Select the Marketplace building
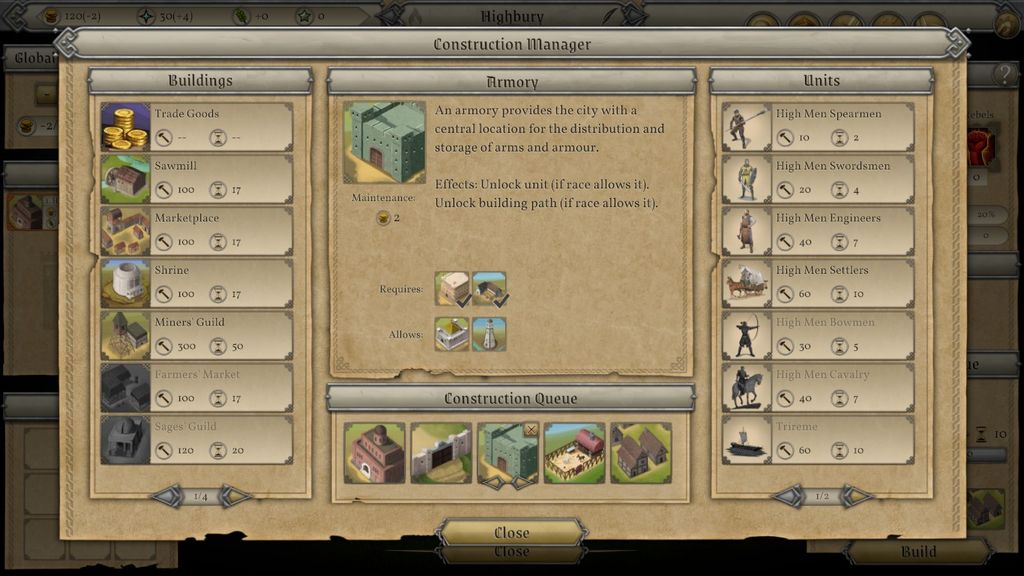The height and width of the screenshot is (576, 1024). [x=196, y=231]
